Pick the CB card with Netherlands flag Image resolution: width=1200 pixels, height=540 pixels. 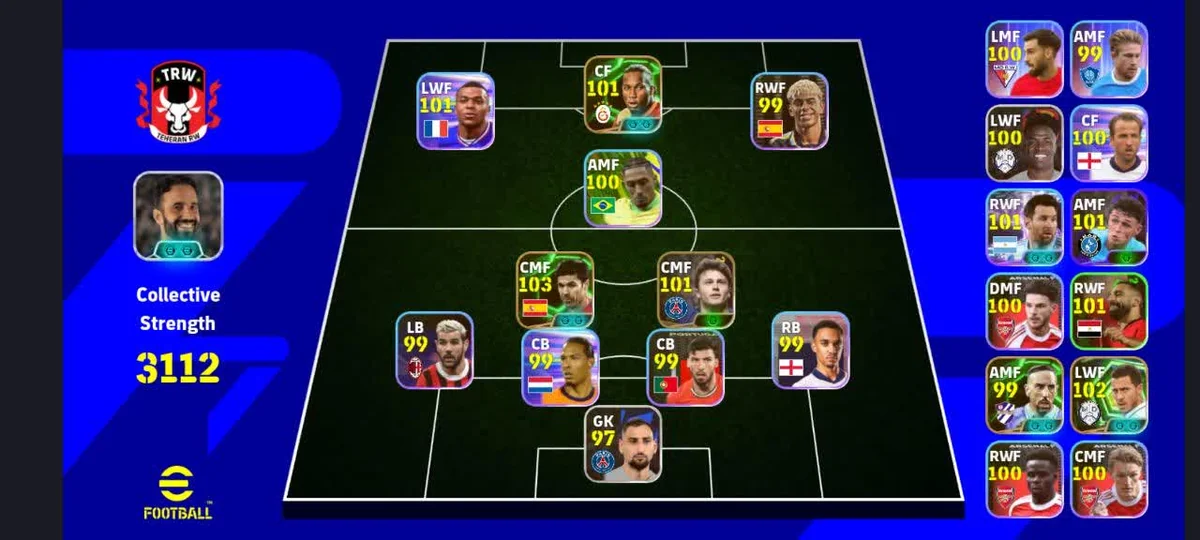560,368
